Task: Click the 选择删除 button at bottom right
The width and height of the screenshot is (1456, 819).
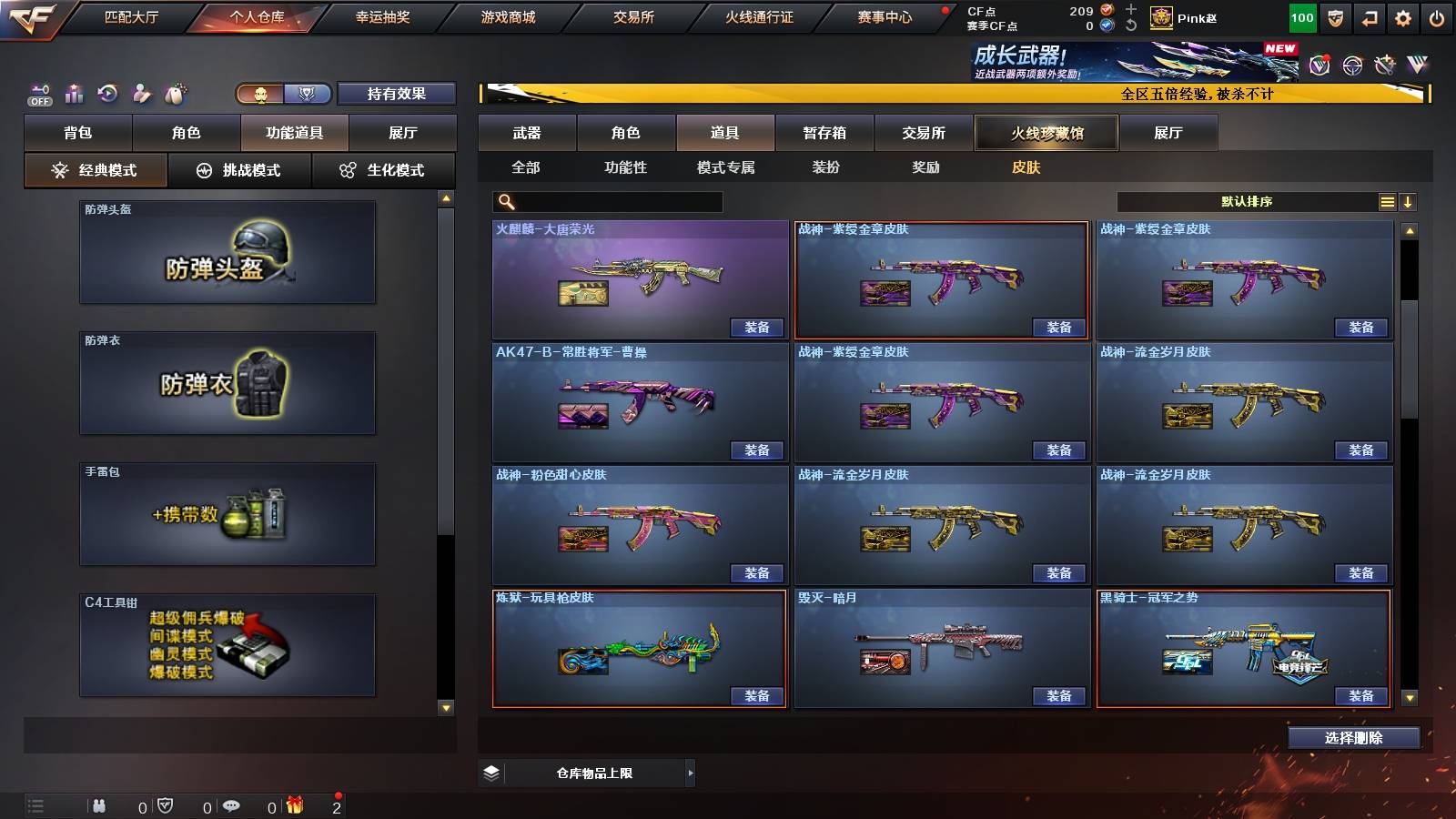Action: click(1353, 737)
